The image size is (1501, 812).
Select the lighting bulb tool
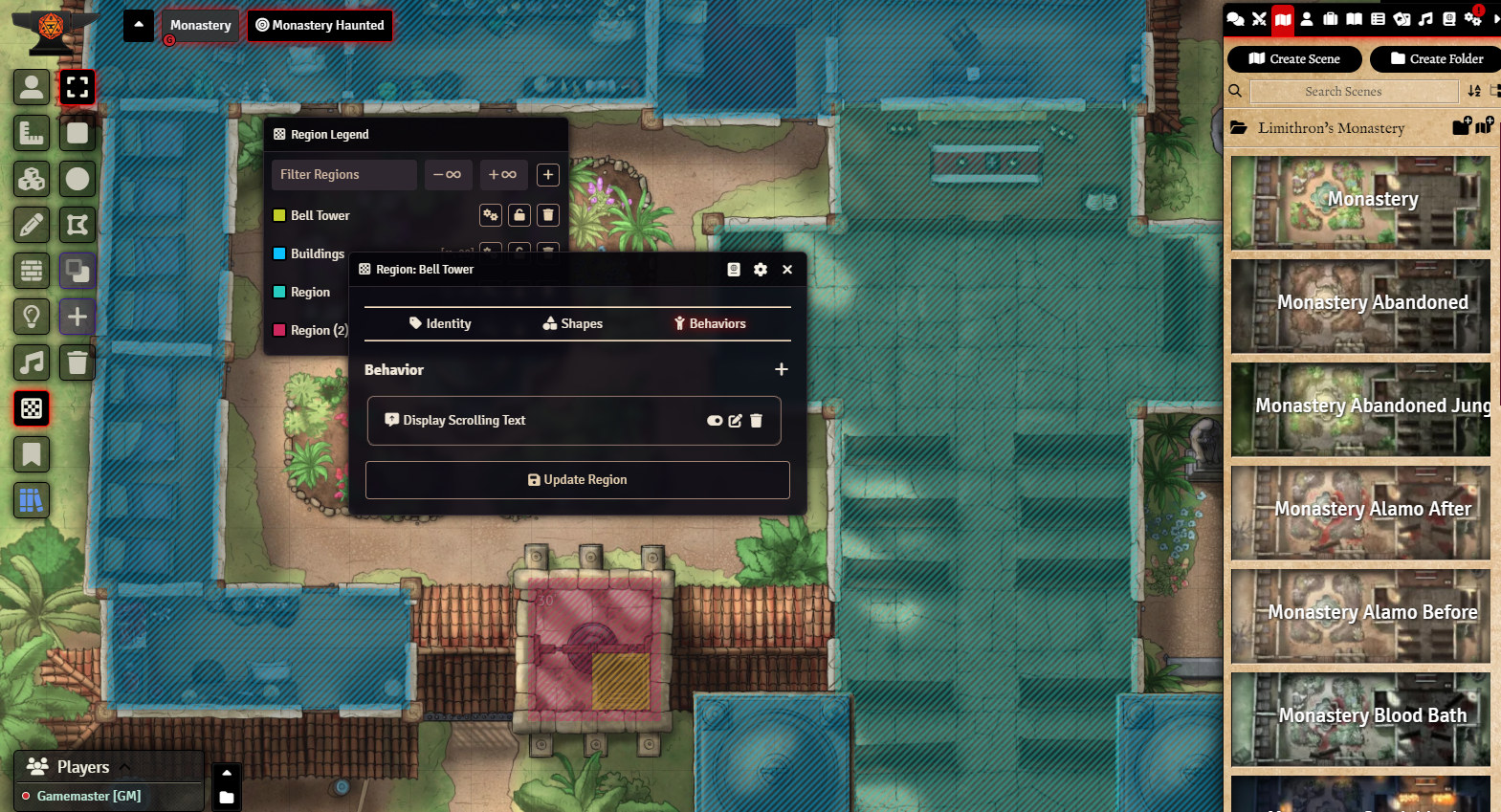(x=32, y=317)
